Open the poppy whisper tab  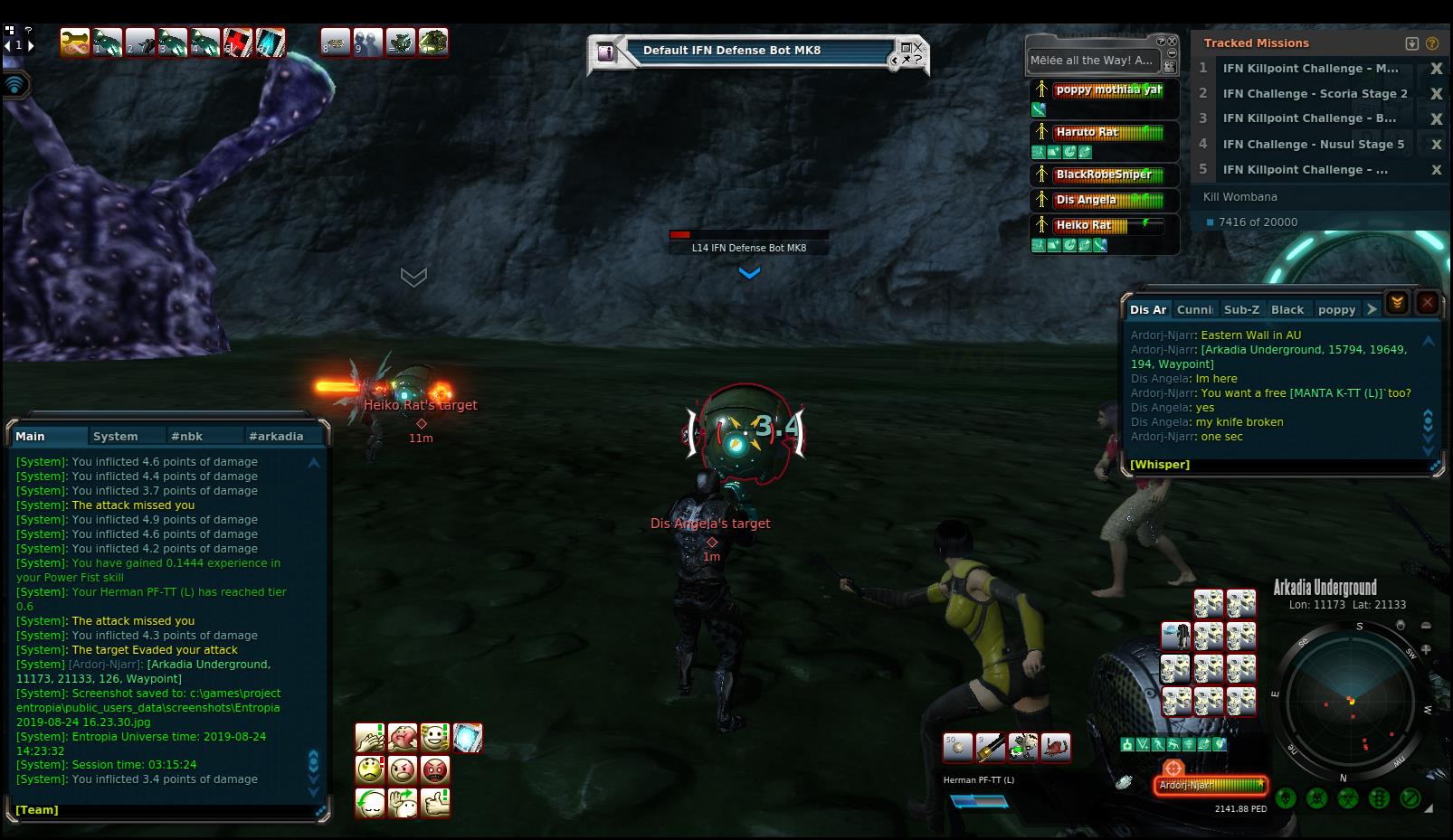1336,309
